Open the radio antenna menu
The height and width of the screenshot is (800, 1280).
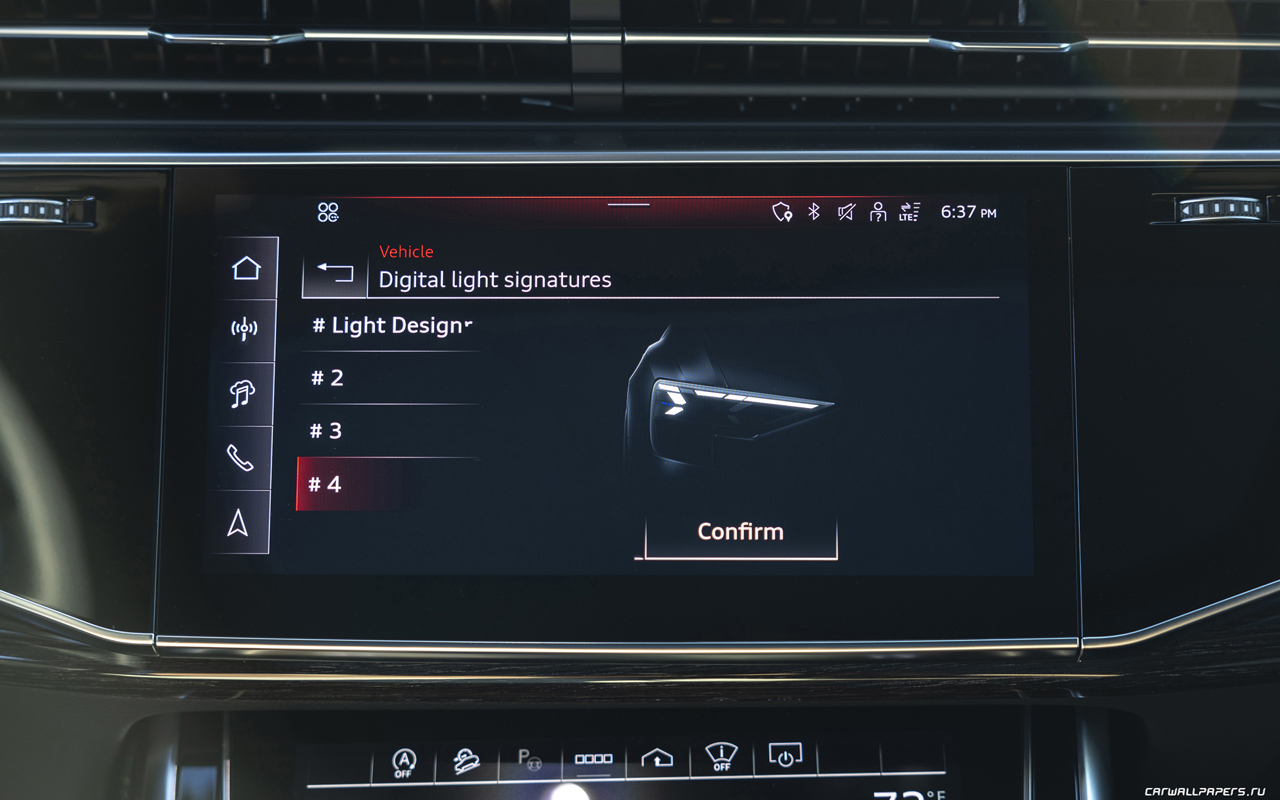[244, 330]
